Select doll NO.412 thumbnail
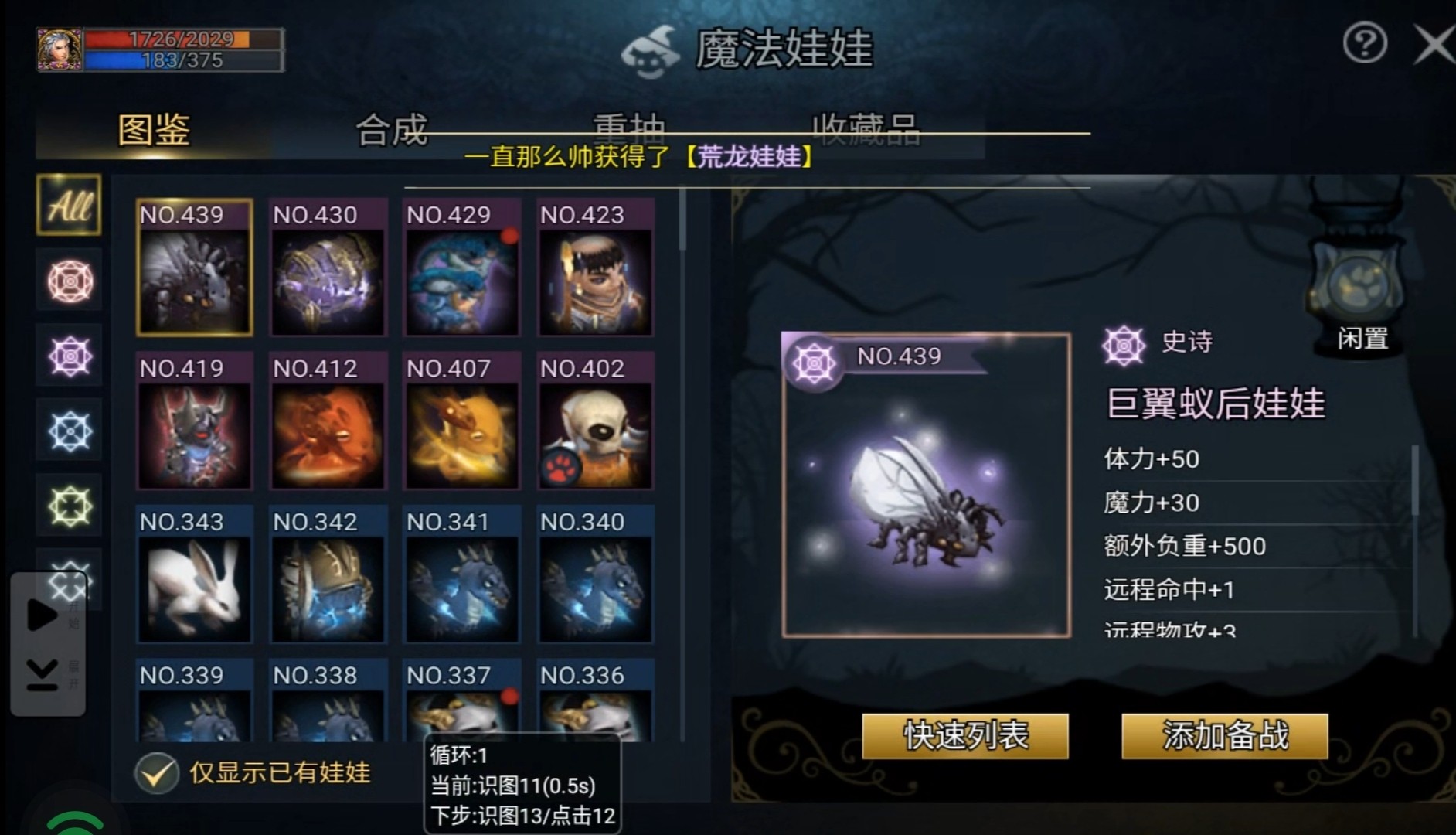This screenshot has width=1456, height=835. pyautogui.click(x=328, y=421)
